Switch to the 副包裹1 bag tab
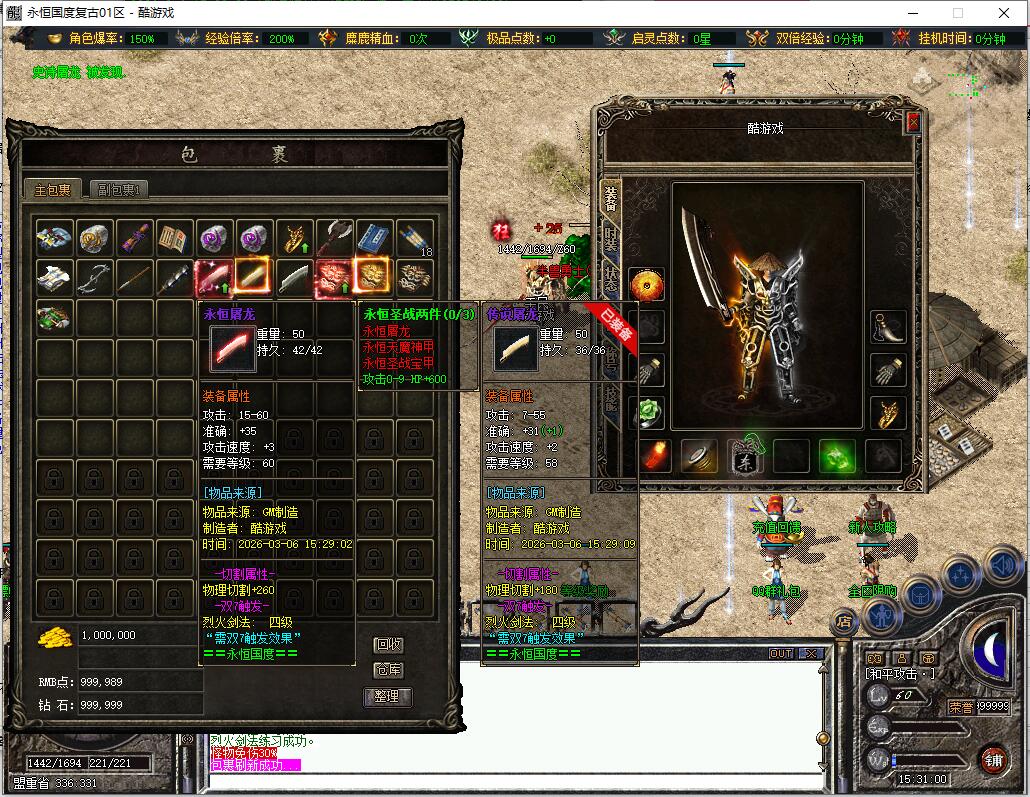Screen dimensions: 1030x797 [119, 189]
